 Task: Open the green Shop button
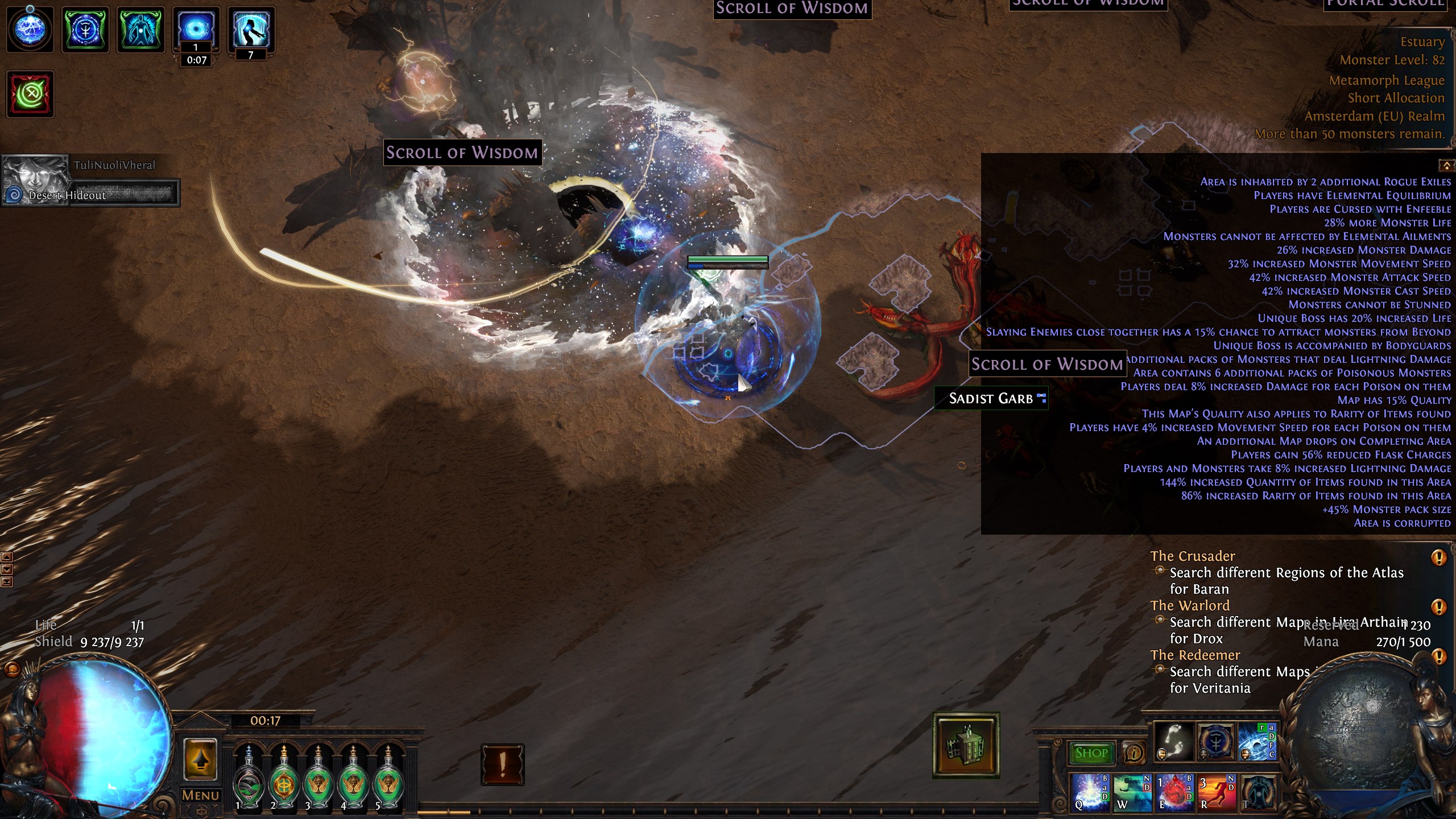(x=1091, y=753)
